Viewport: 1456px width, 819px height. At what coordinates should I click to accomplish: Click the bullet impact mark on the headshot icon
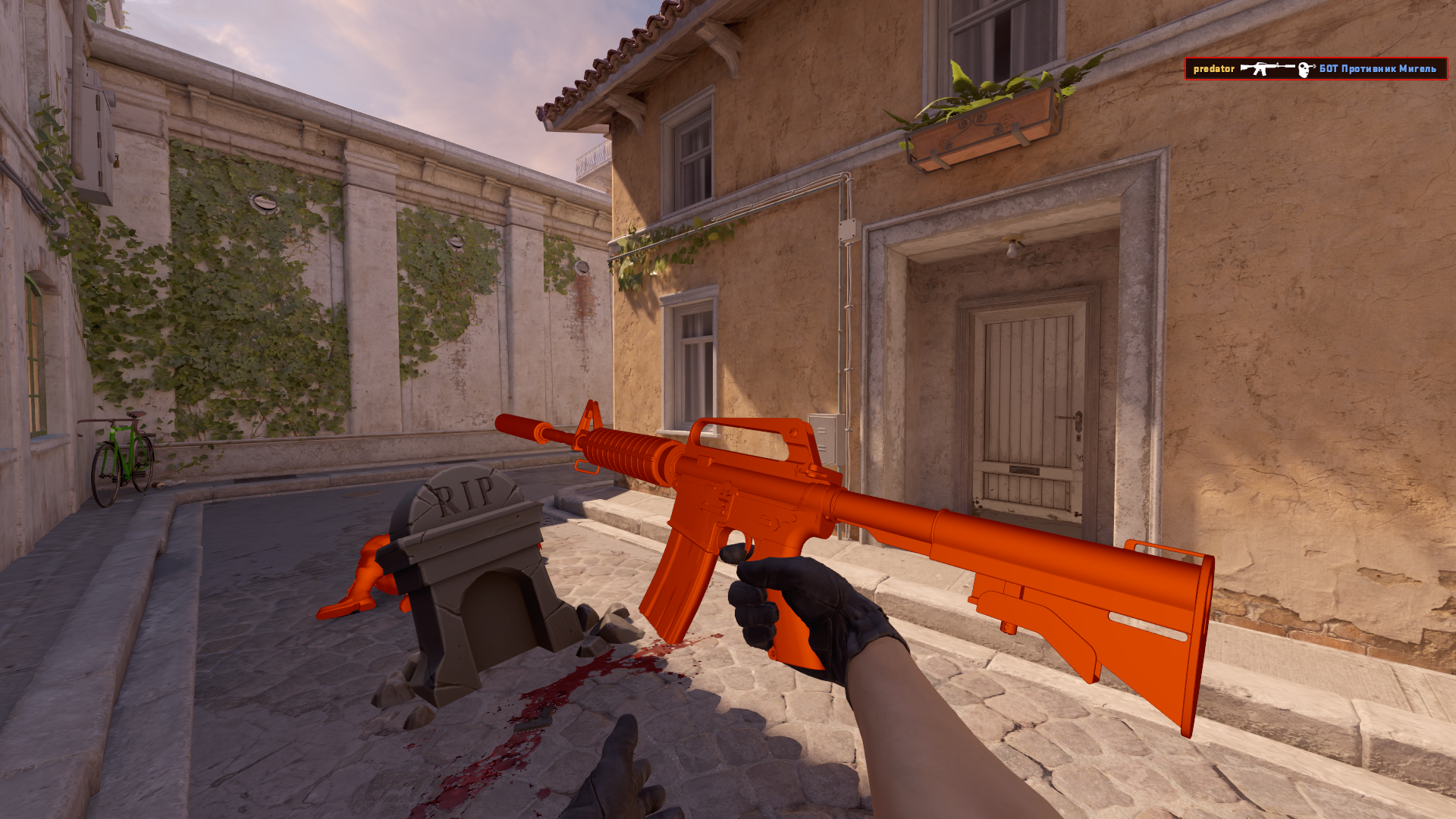coord(1313,65)
